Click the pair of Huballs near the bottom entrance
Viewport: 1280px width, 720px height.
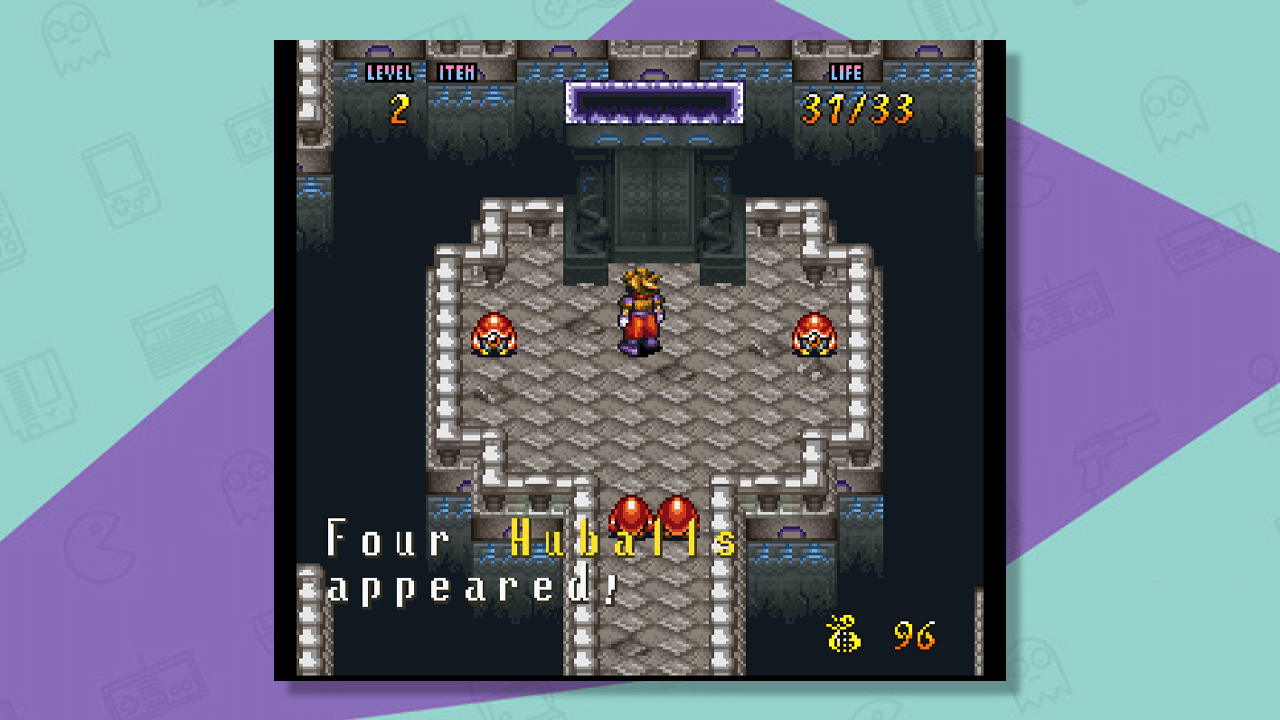click(x=655, y=516)
